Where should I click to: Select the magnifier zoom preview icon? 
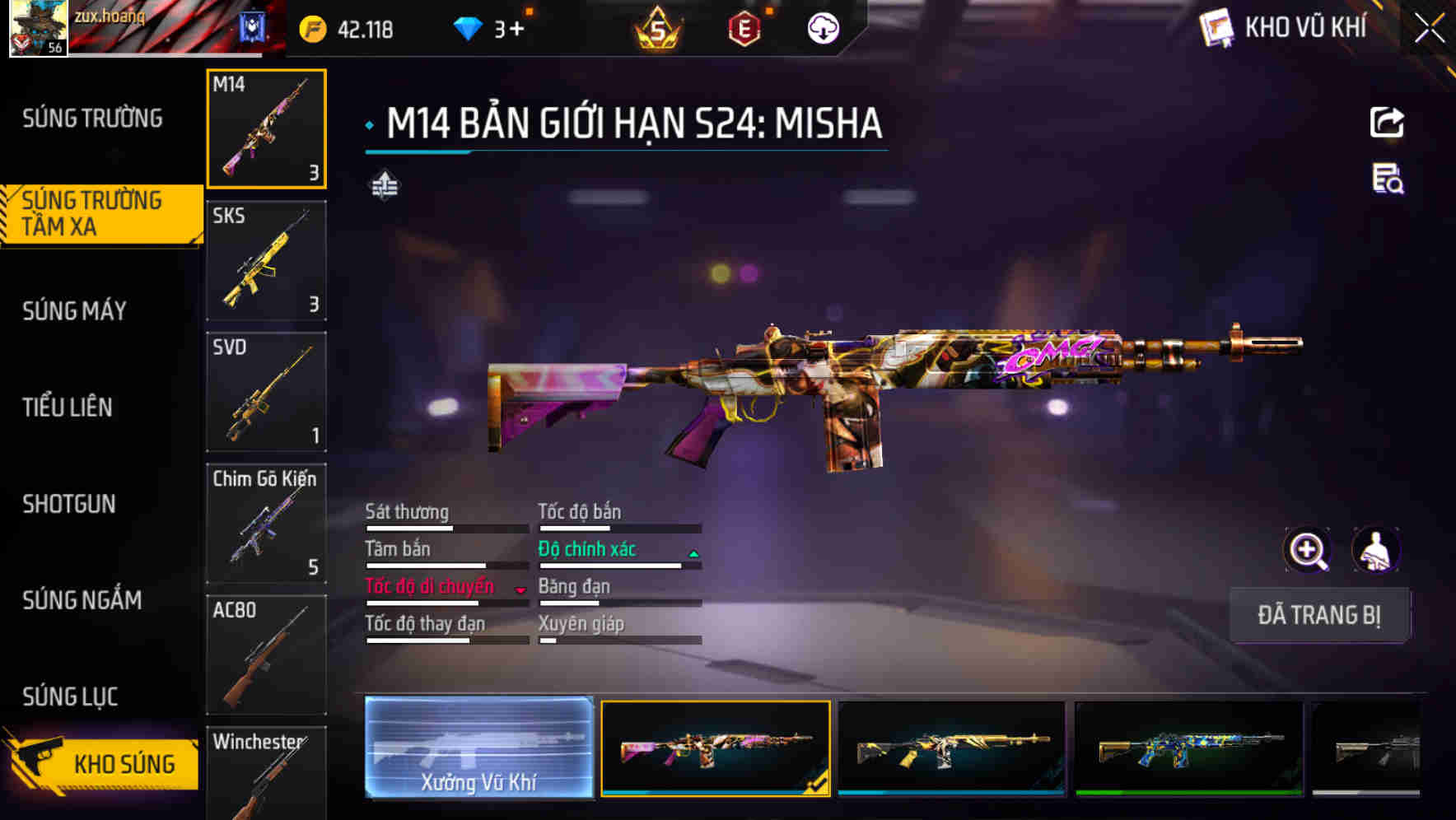1309,549
